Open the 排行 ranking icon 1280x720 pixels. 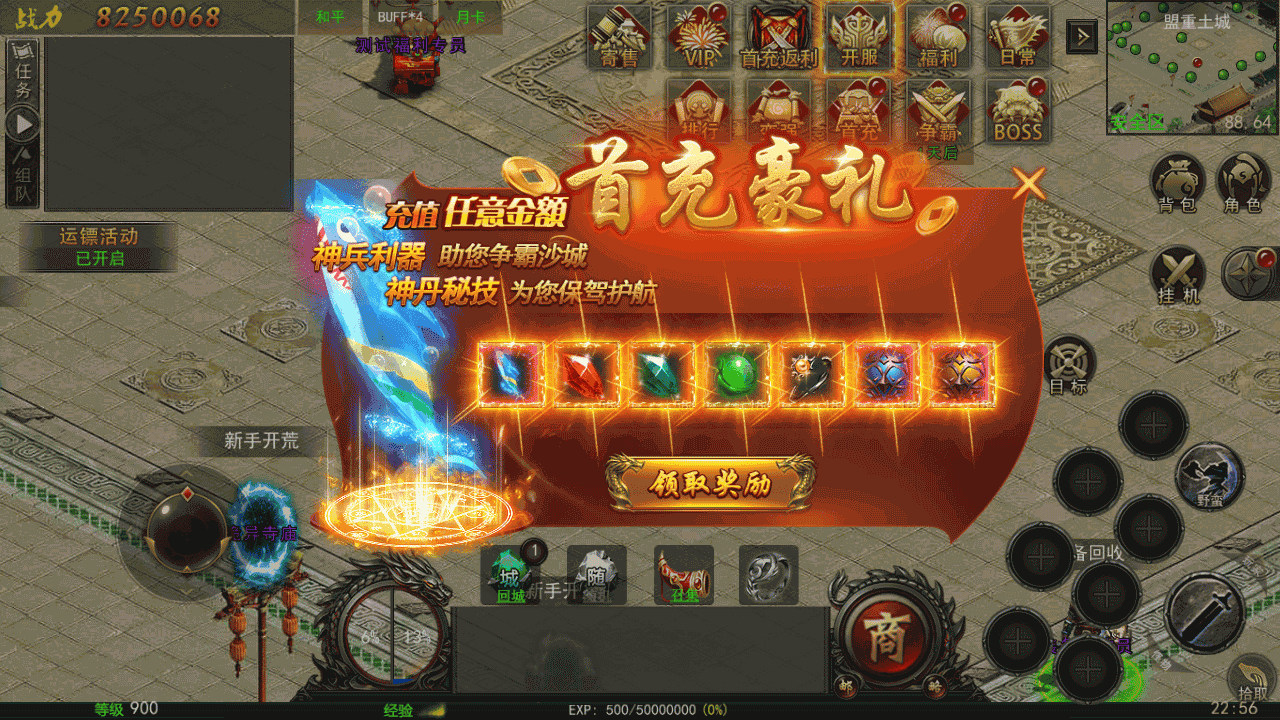click(700, 111)
